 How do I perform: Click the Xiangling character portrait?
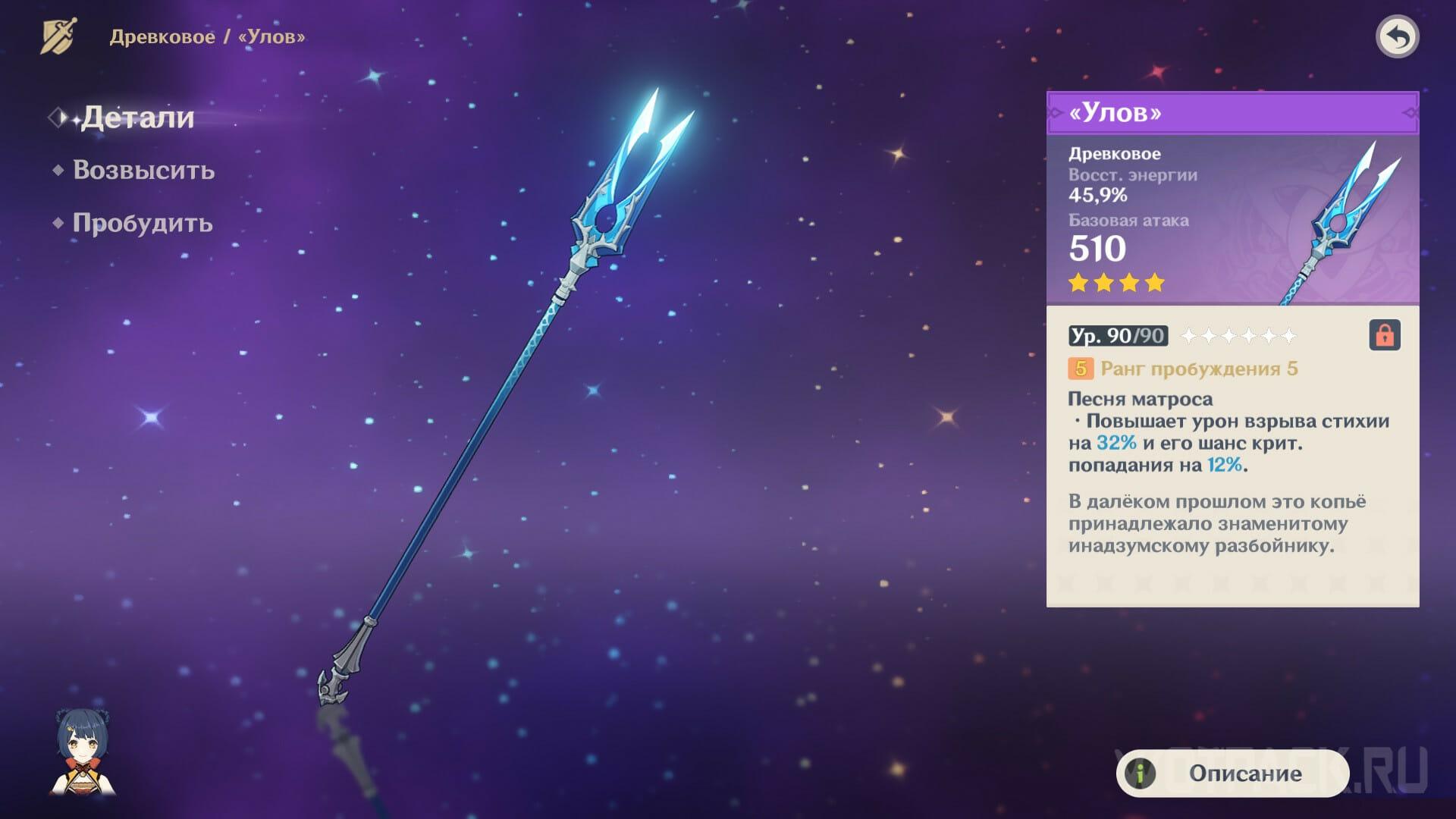pyautogui.click(x=83, y=752)
